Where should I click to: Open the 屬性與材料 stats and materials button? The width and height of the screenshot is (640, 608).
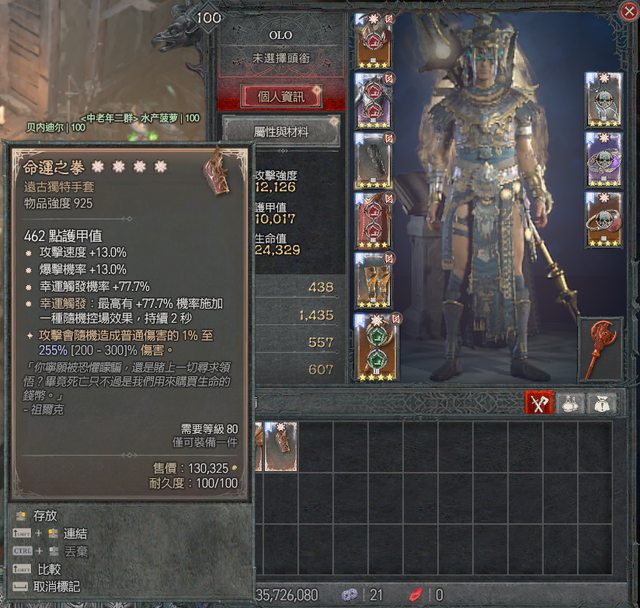tap(280, 130)
